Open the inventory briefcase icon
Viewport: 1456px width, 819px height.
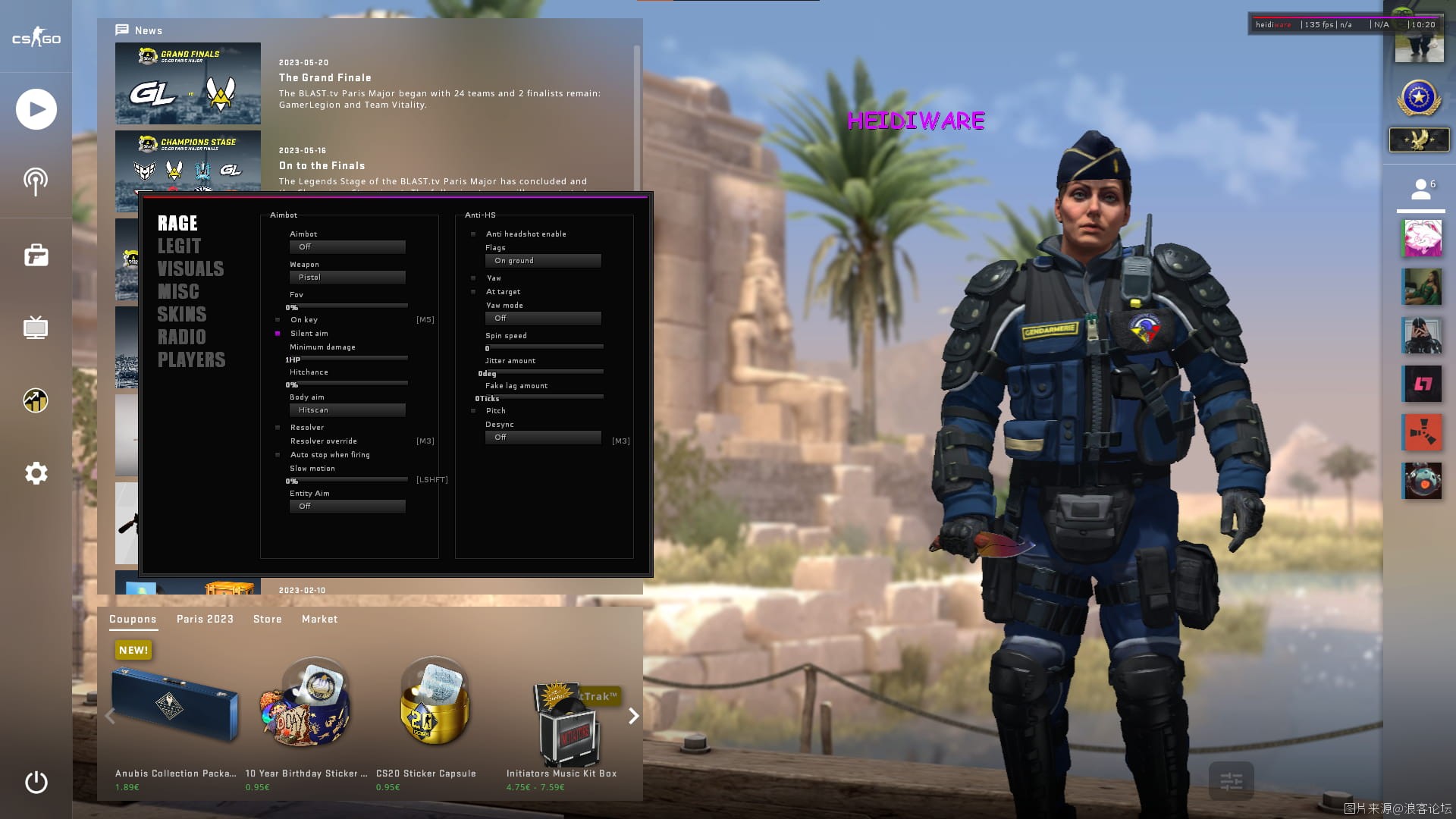[36, 256]
